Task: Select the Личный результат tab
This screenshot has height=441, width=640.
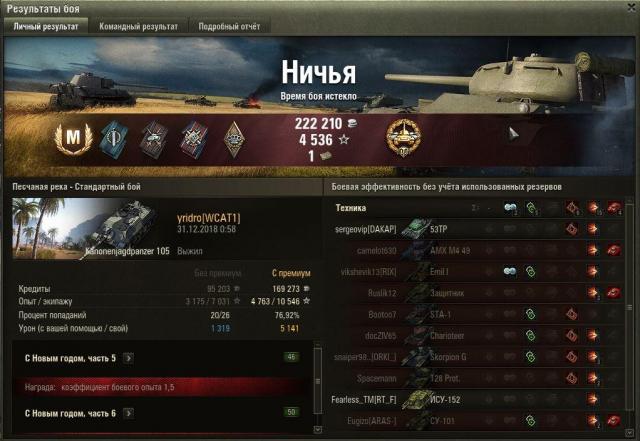Action: click(46, 26)
